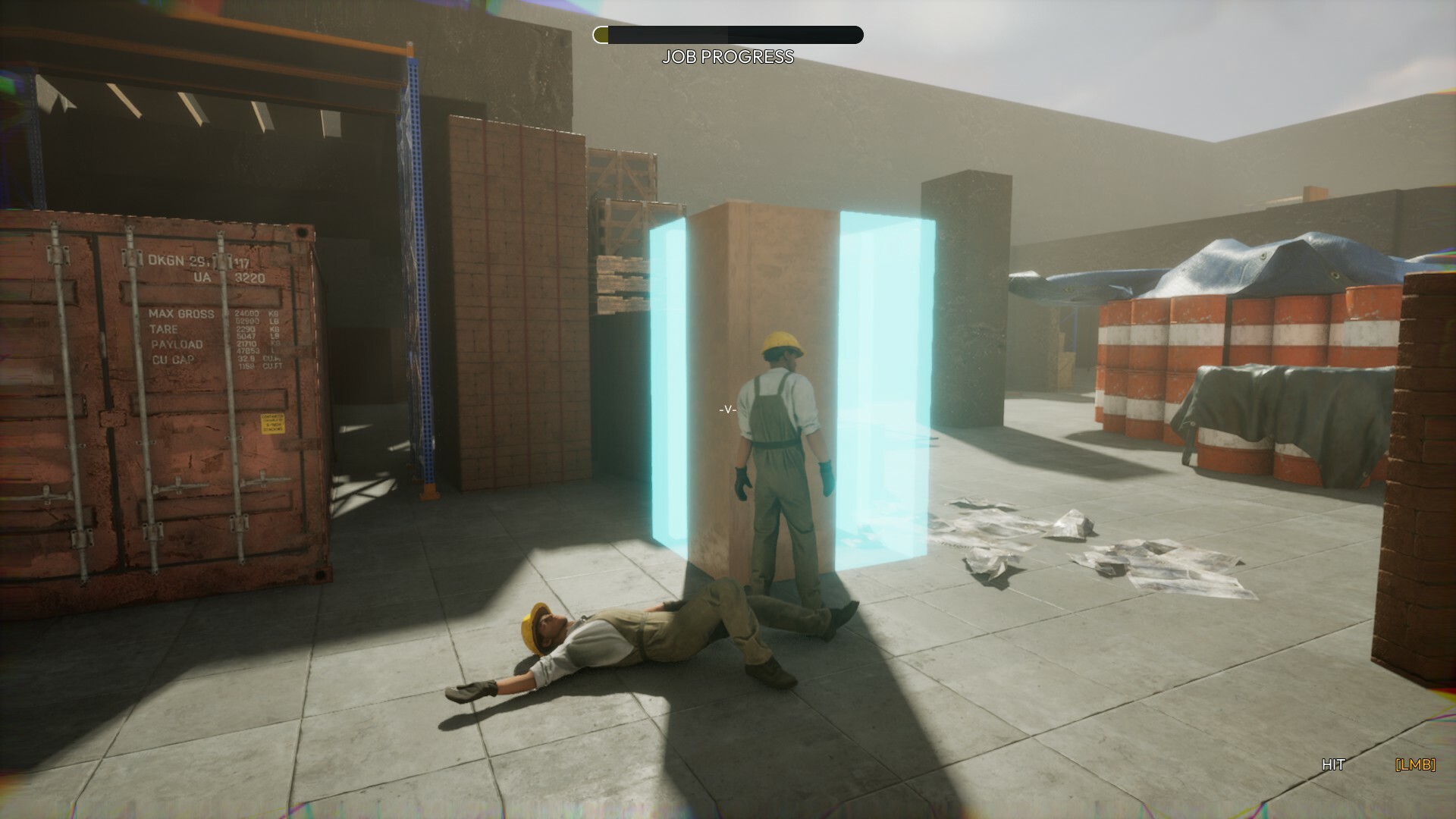Click the blue warehouse rack upright
Screen dimensions: 1456x819
418,288
